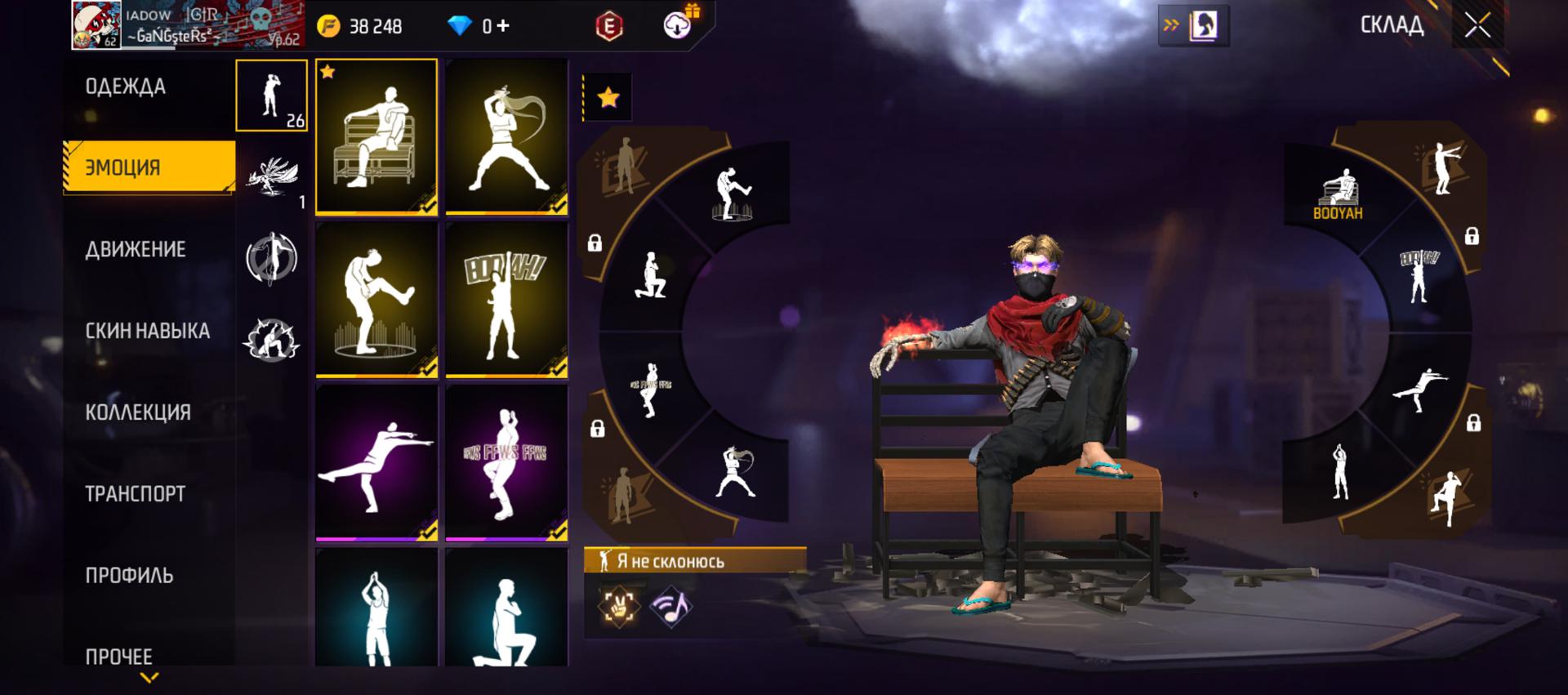Select the ПРОЧЕЕ category
The height and width of the screenshot is (695, 1568).
point(119,656)
